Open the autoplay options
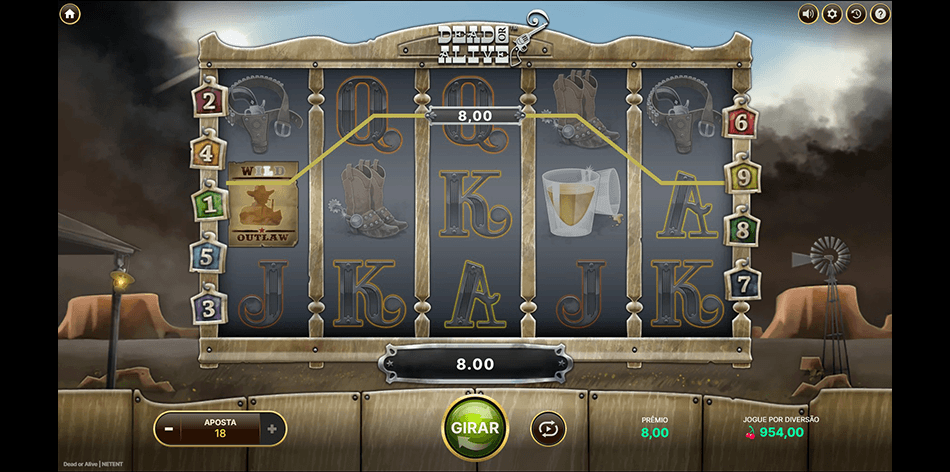Screen dimensions: 950x472 click(x=548, y=429)
